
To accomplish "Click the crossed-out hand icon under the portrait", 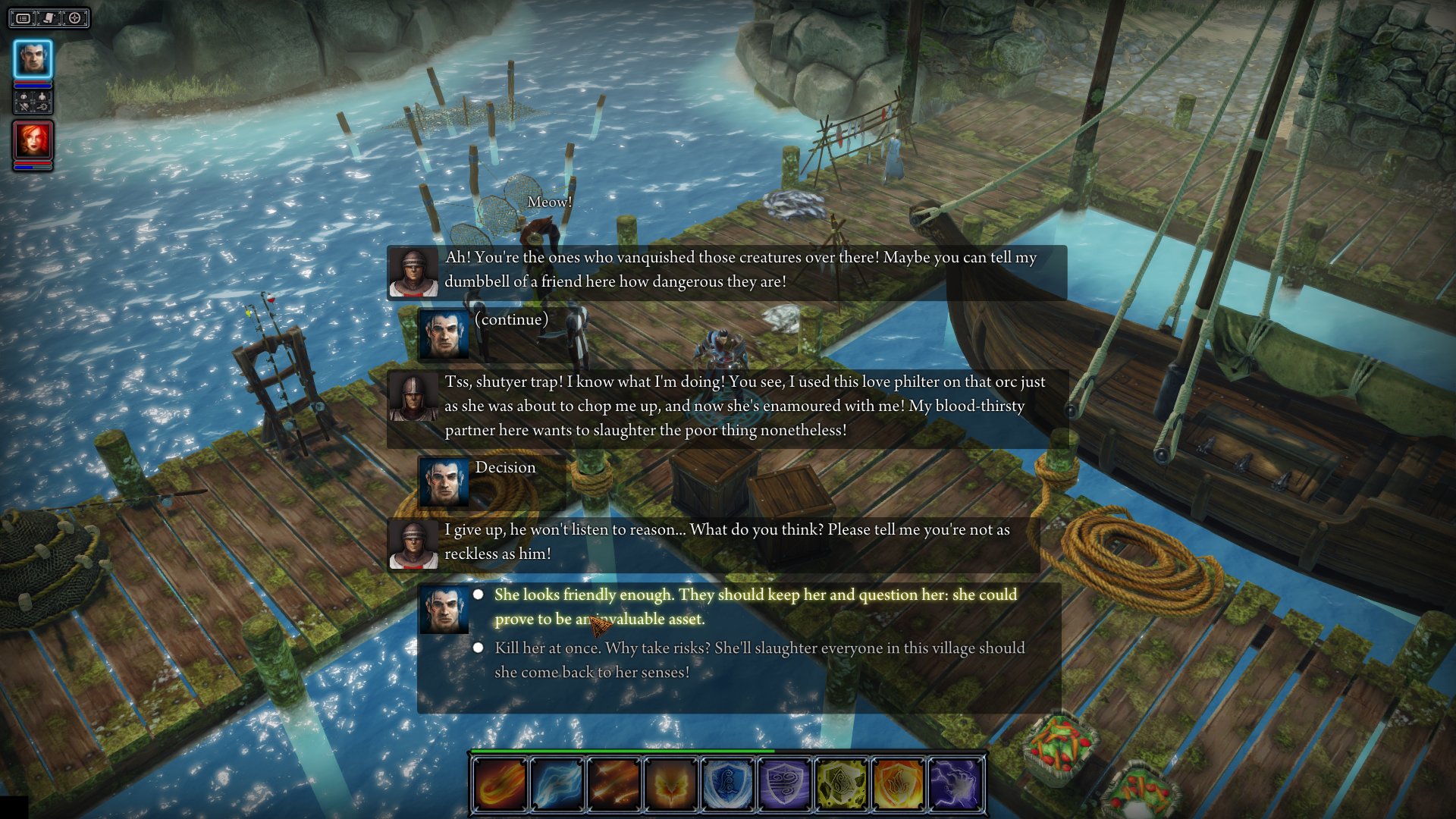I will point(24,107).
